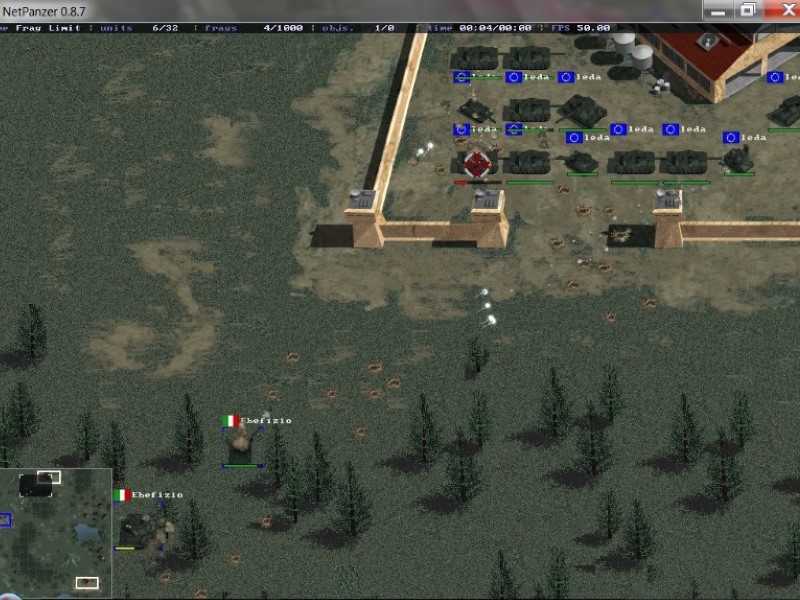Click the minimap in the bottom-left corner
The width and height of the screenshot is (800, 600).
point(55,530)
